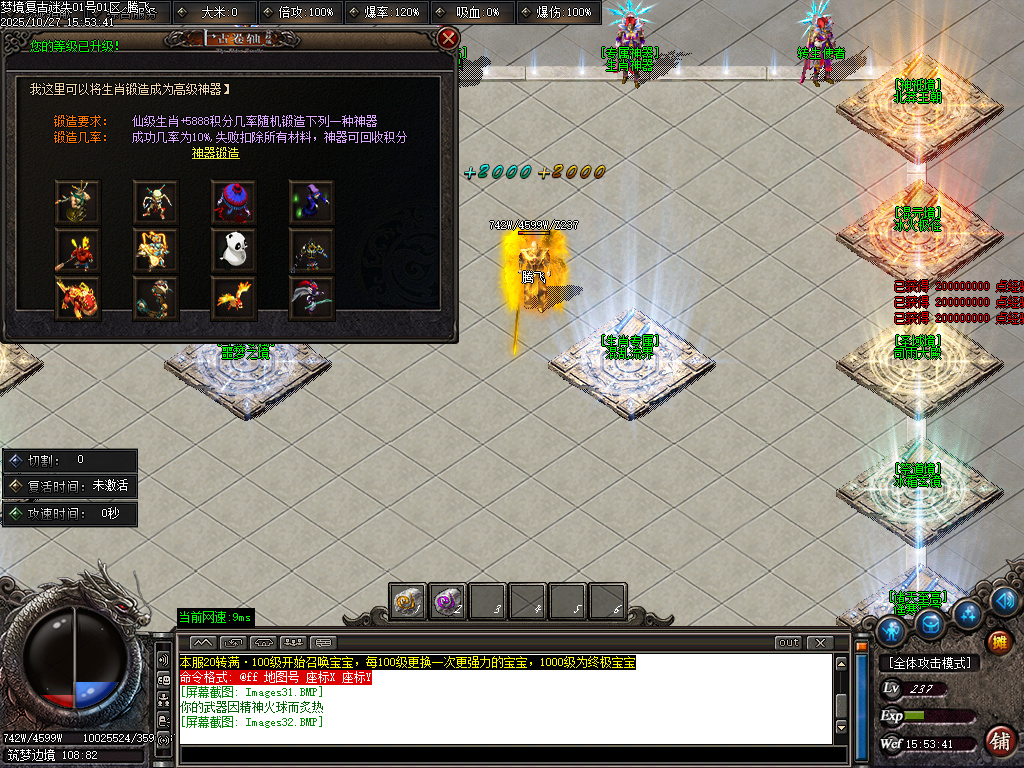Click the screenshot Images32.BMP chat line
1024x768 pixels.
[x=252, y=722]
